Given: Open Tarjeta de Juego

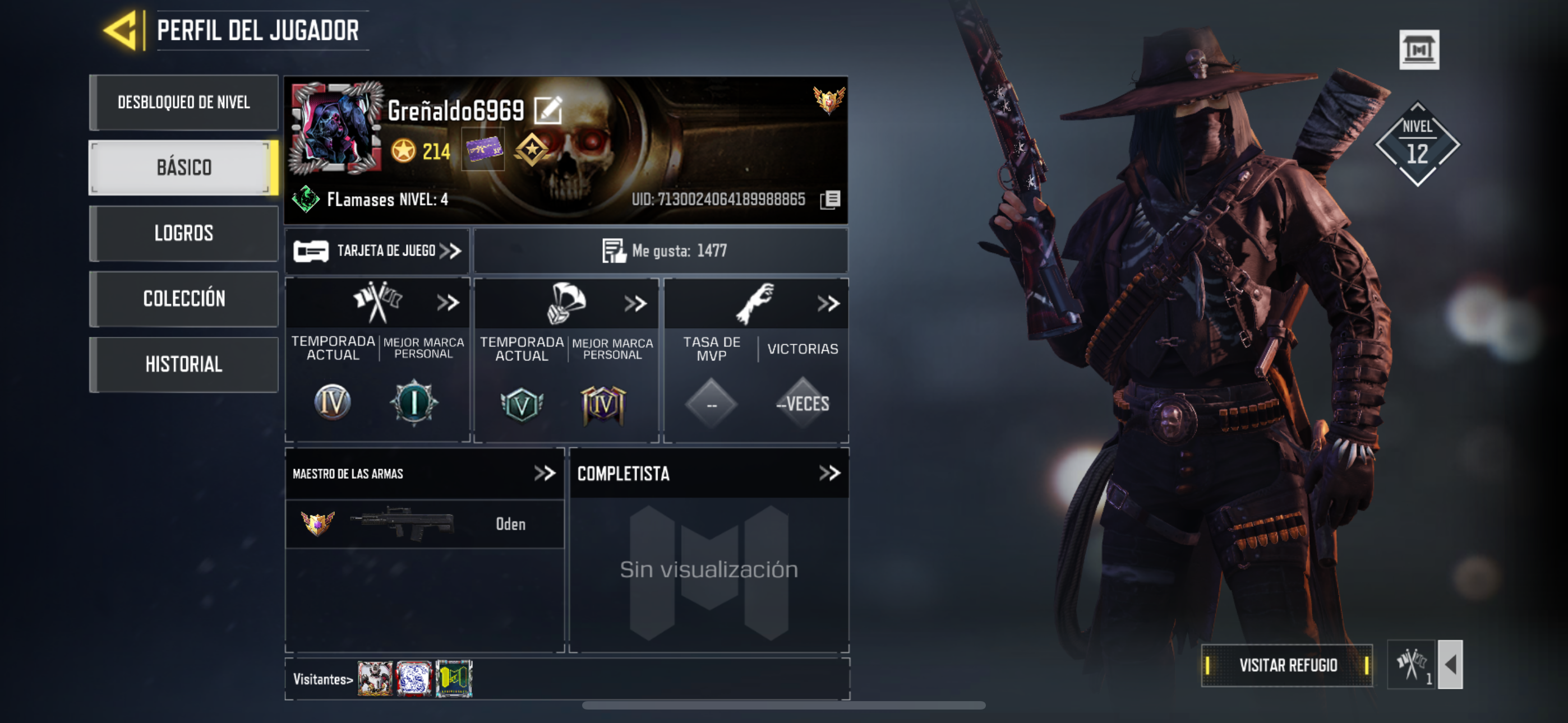Looking at the screenshot, I should point(377,251).
